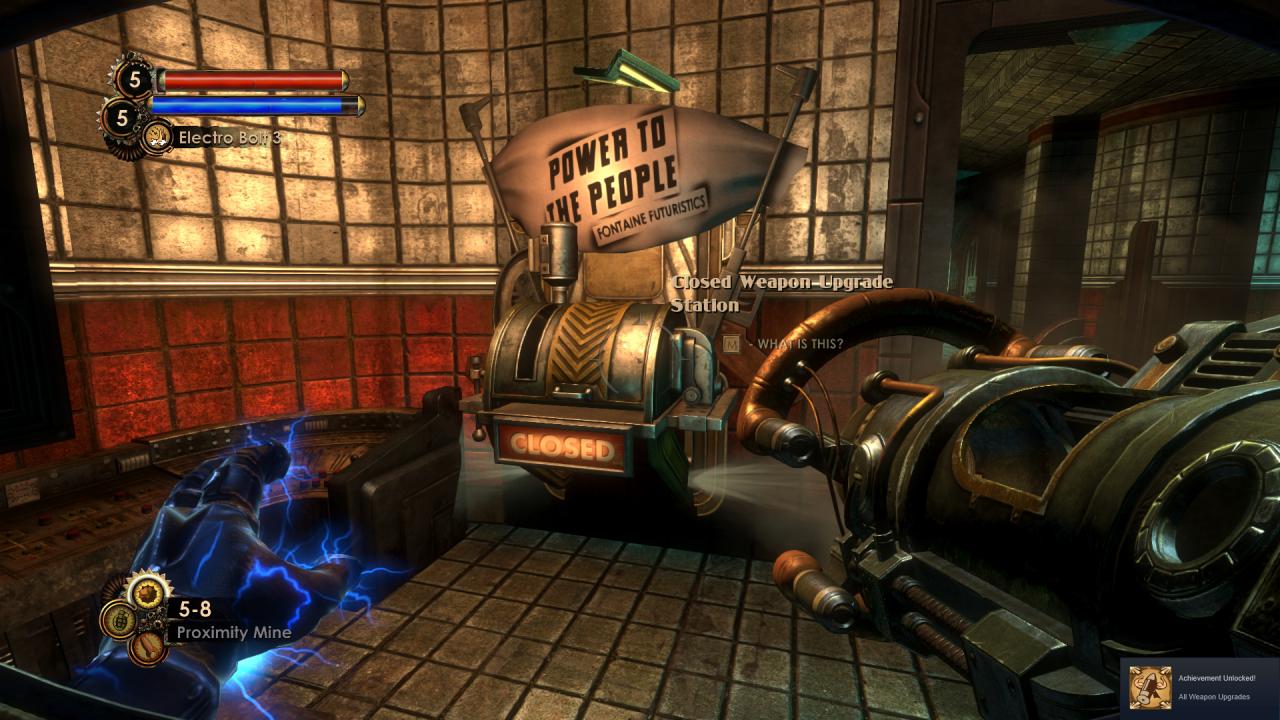Image resolution: width=1280 pixels, height=720 pixels.
Task: Select the heat-seeking rocket ammo icon
Action: point(148,646)
